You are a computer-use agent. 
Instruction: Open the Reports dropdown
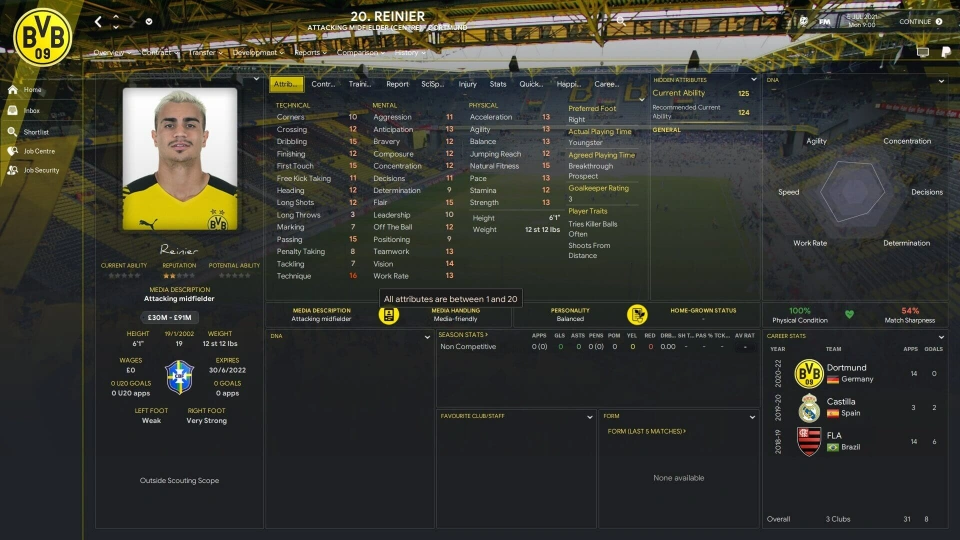pos(309,52)
